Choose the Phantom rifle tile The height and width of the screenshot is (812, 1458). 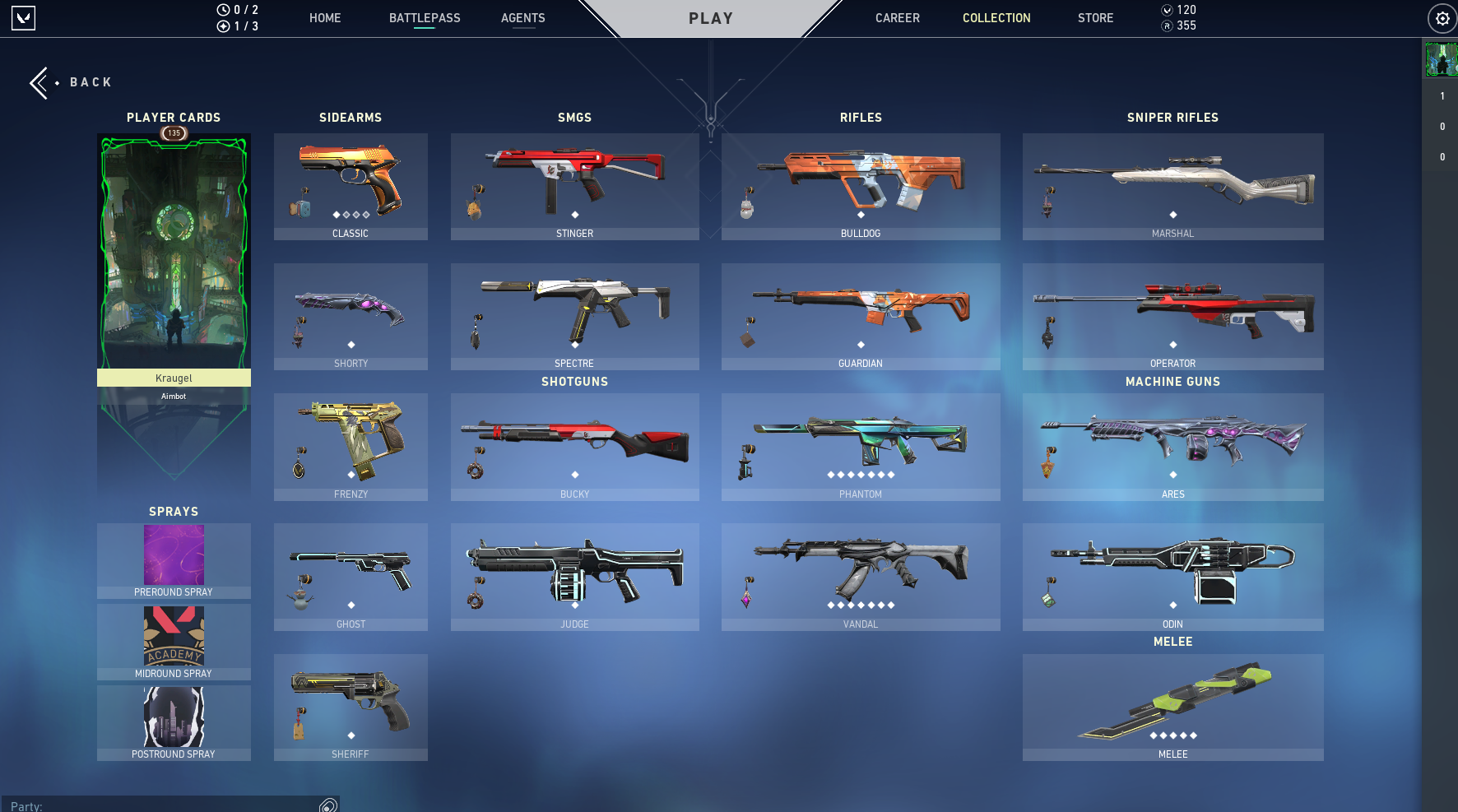click(x=861, y=447)
